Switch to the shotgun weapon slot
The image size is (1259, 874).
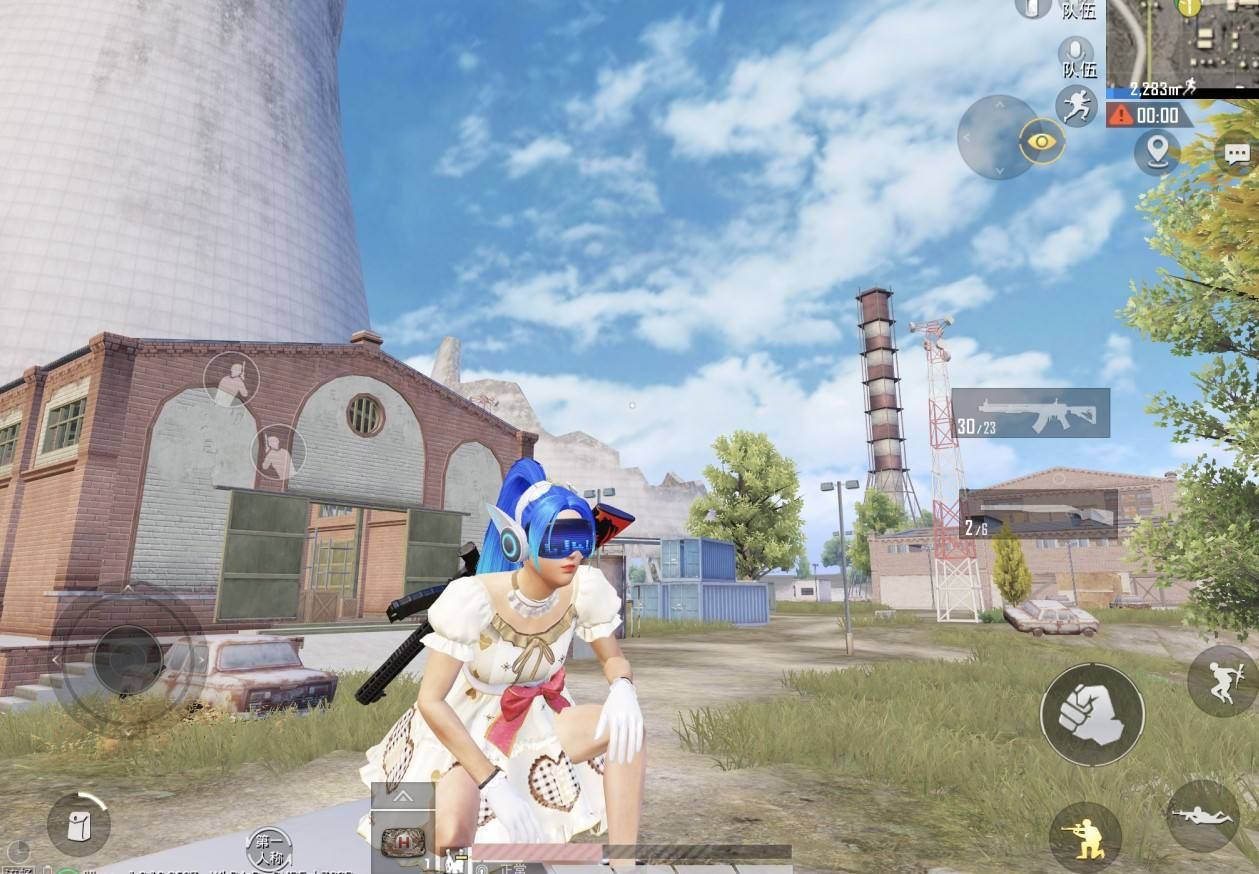point(1038,514)
